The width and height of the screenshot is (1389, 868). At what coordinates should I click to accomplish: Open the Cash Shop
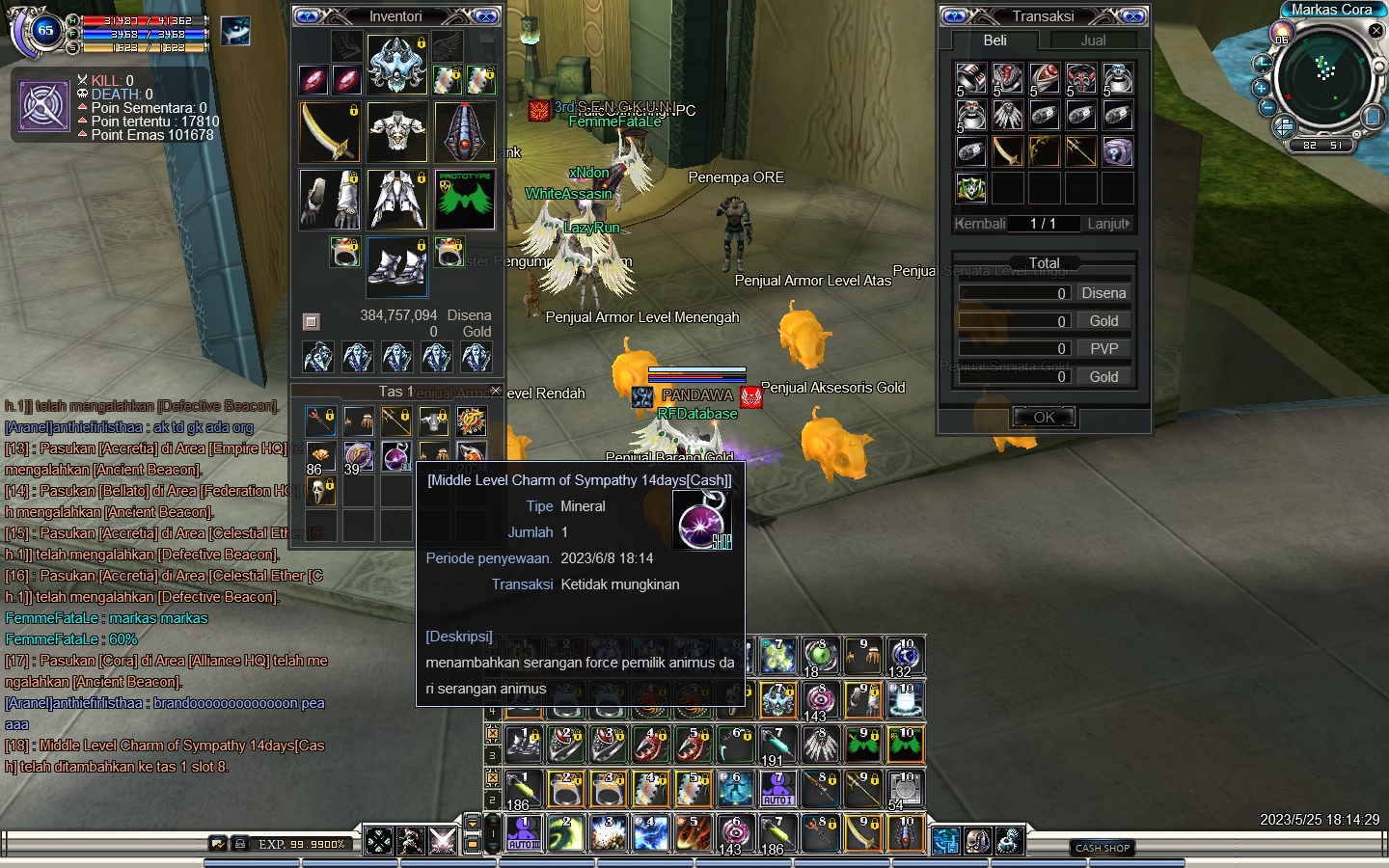1103,848
